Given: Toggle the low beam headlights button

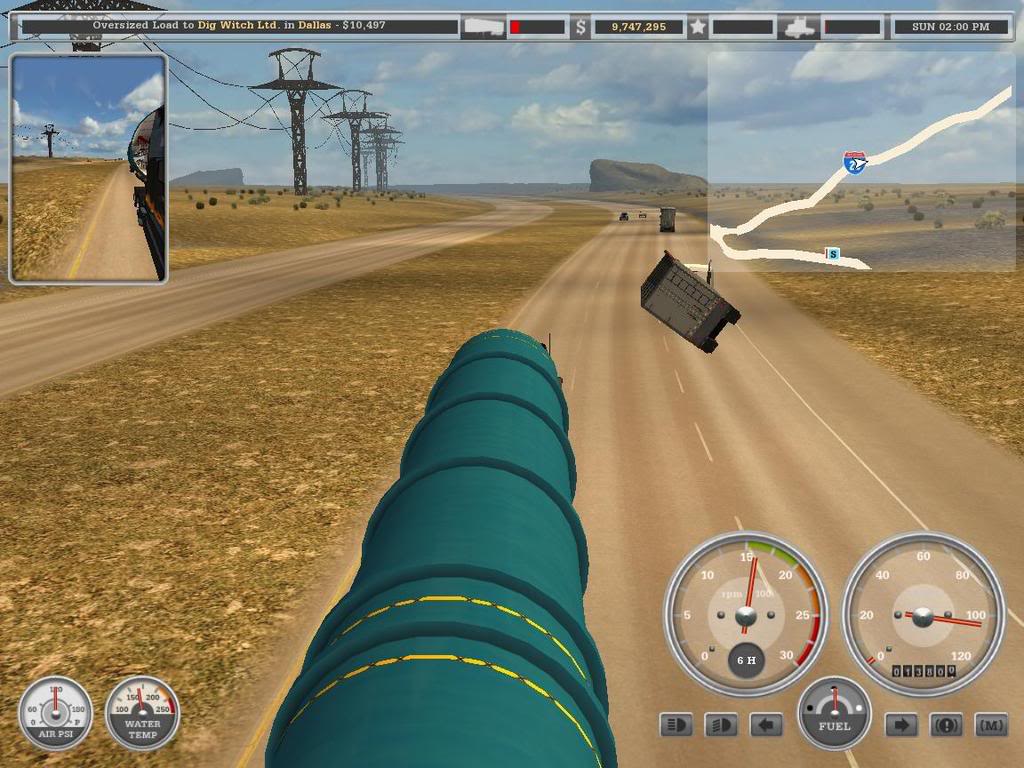Looking at the screenshot, I should point(720,725).
